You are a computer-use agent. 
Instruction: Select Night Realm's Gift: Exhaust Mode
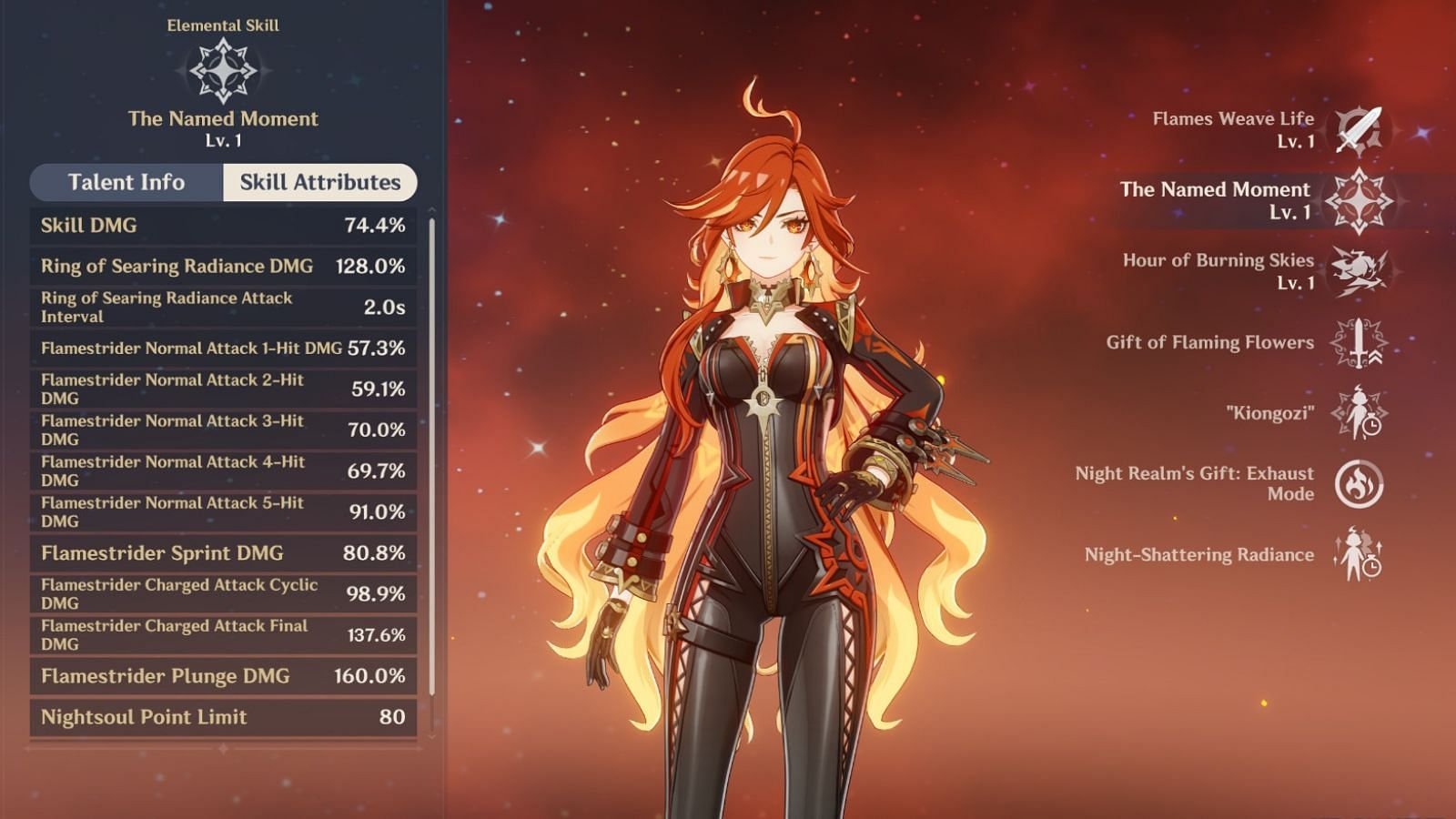[1358, 483]
